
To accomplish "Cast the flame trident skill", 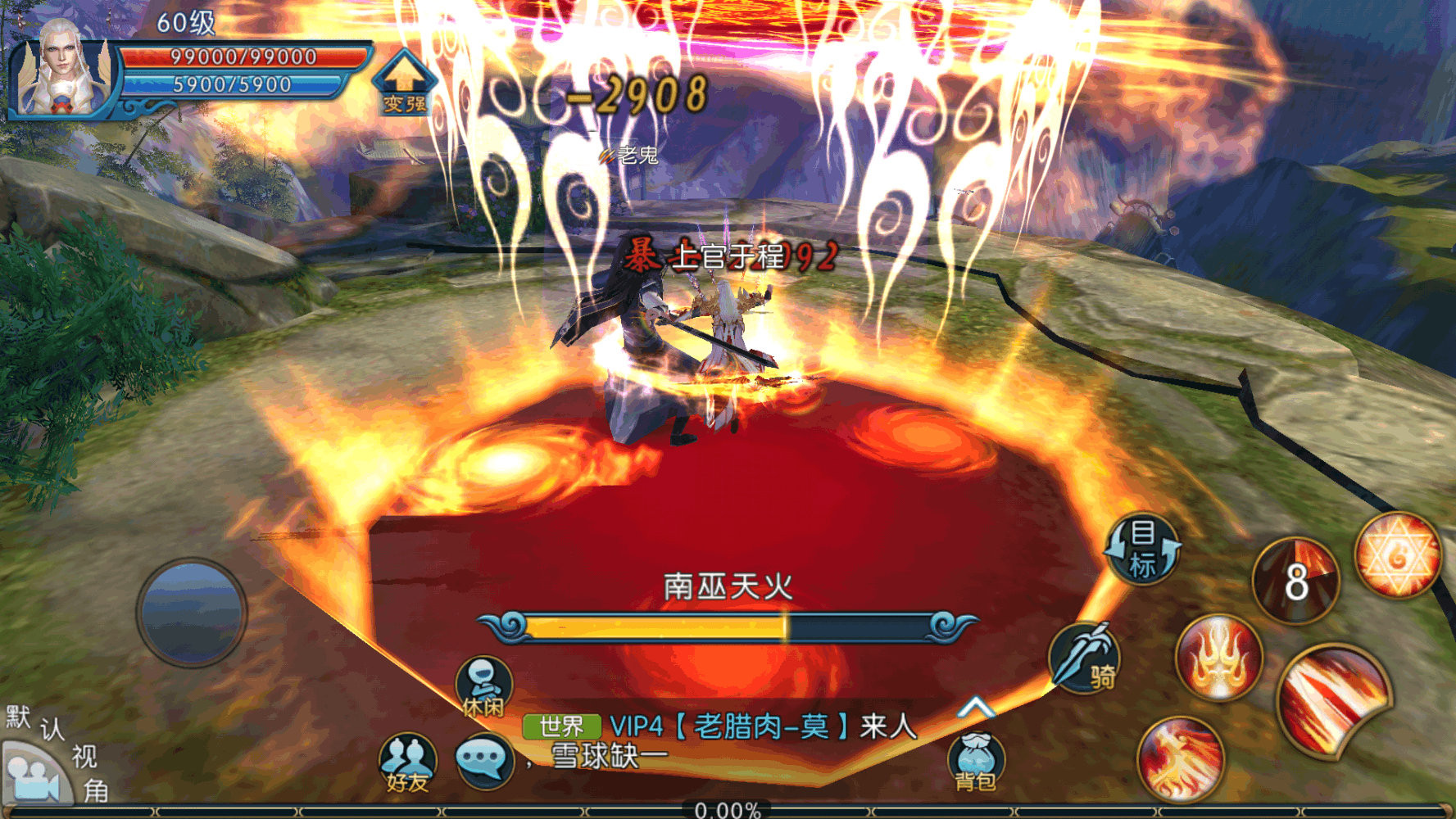I will (x=1219, y=658).
